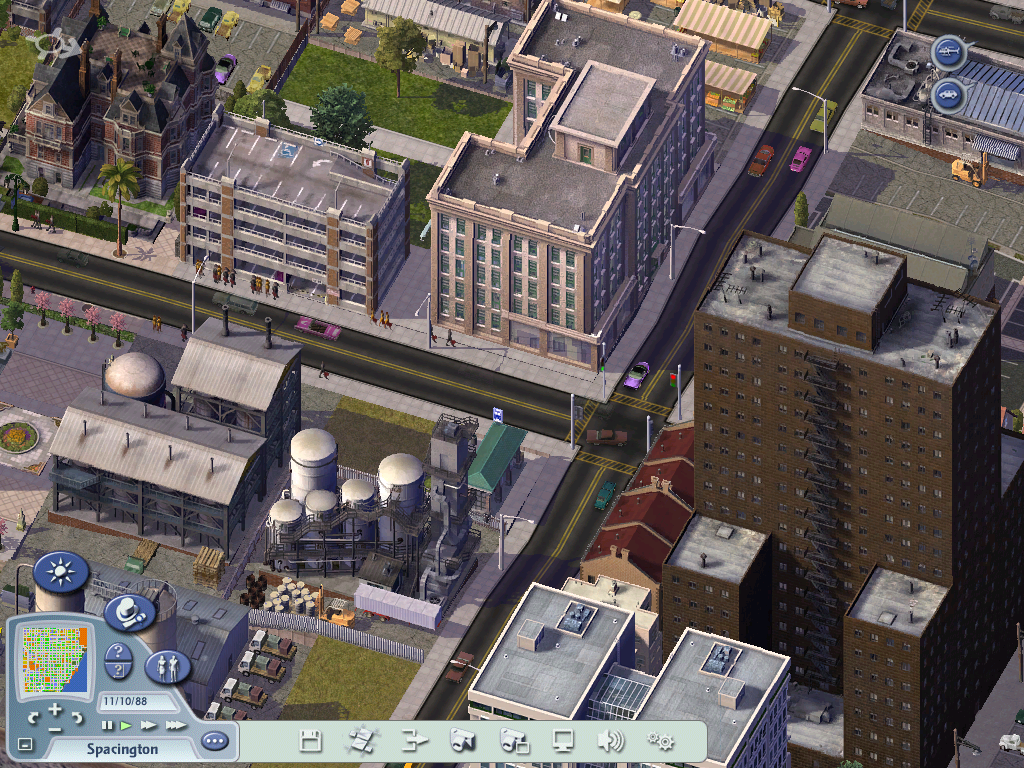Pause the simulation
This screenshot has height=768, width=1024.
(107, 725)
